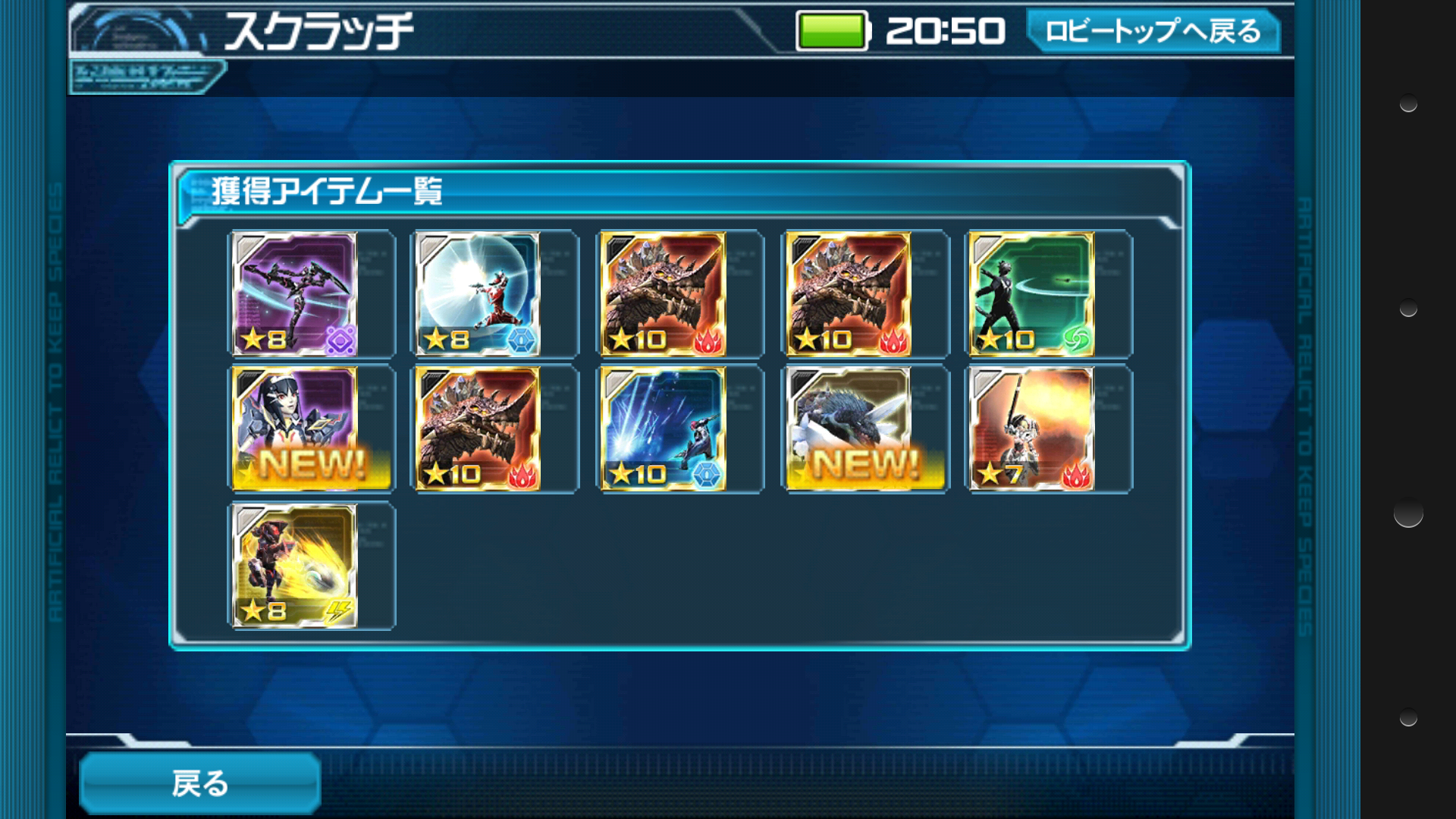Screen dimensions: 1456x819
Task: Open the green ★10 wind silhouette card
Action: [1032, 294]
